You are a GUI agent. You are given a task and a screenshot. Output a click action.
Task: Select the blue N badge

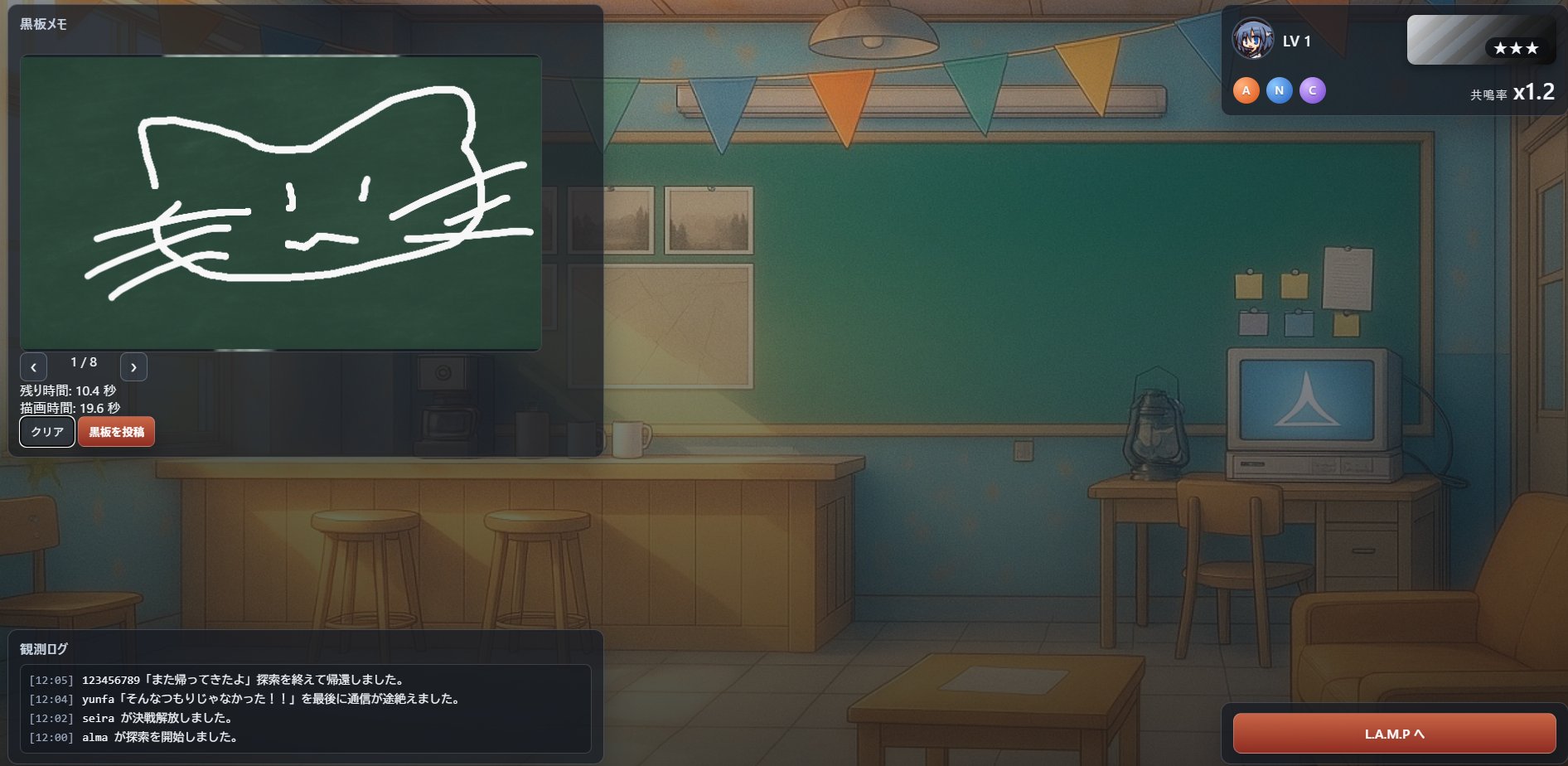(x=1279, y=90)
